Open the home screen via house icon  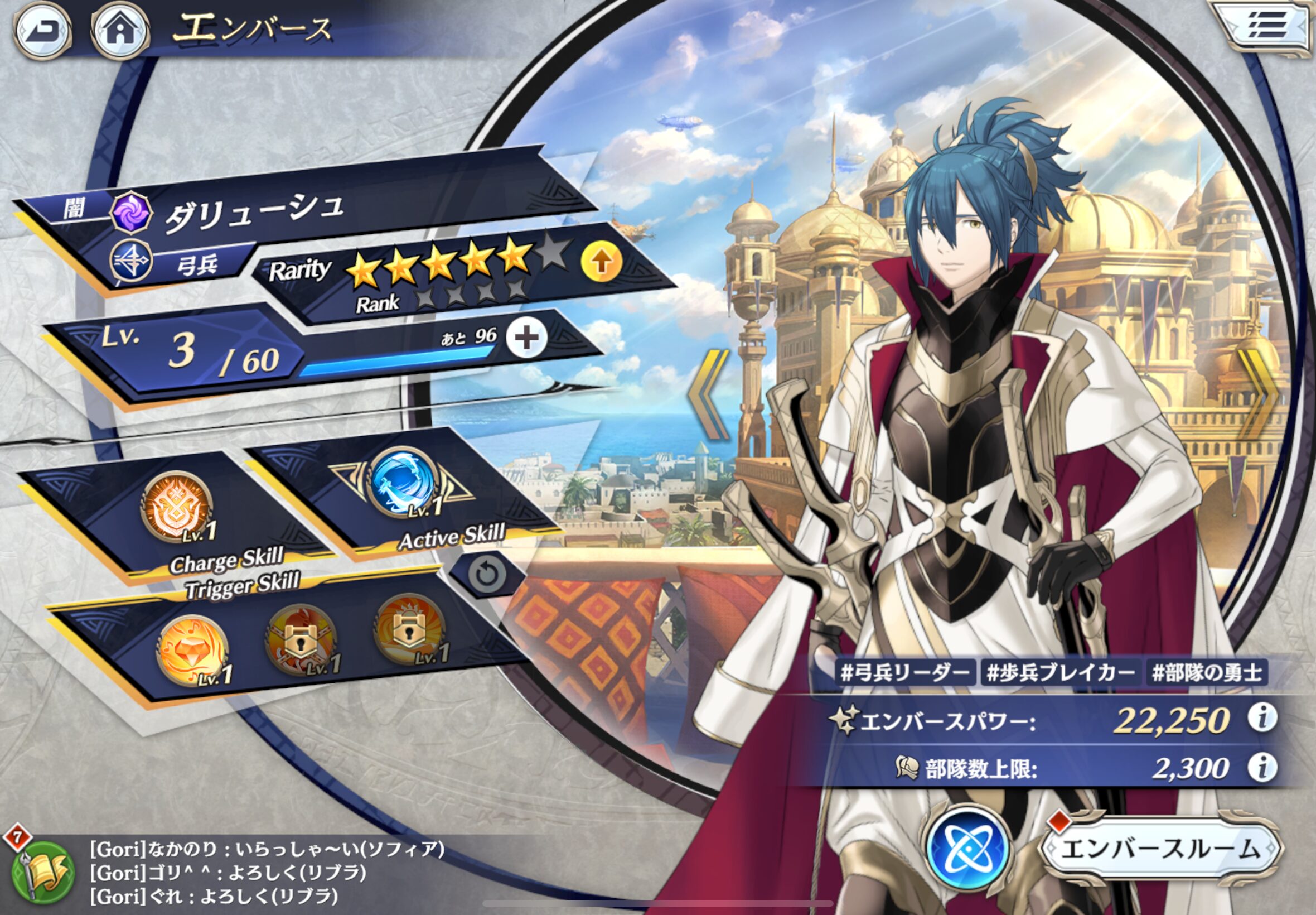[120, 30]
